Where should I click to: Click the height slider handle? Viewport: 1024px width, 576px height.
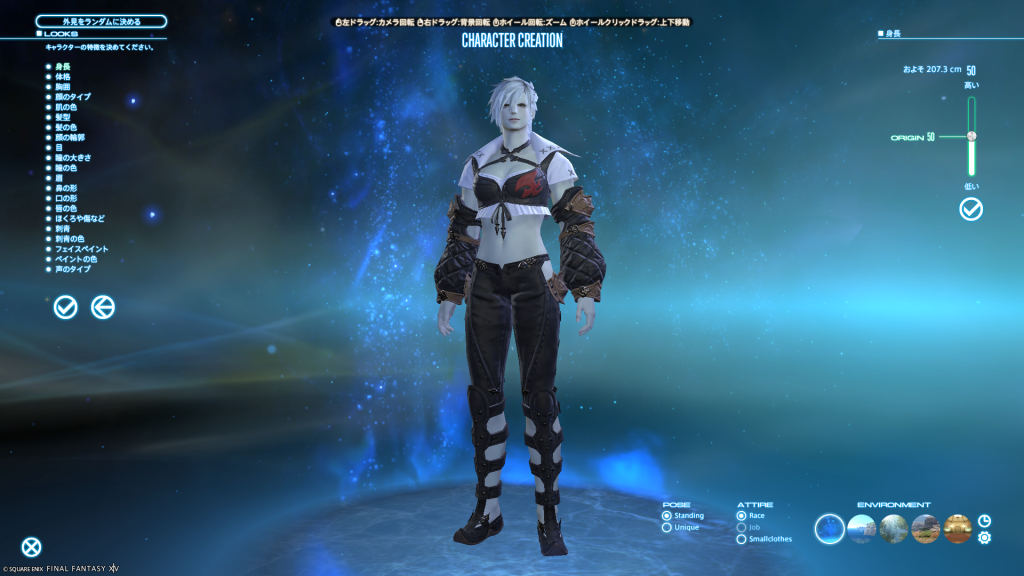[x=971, y=136]
